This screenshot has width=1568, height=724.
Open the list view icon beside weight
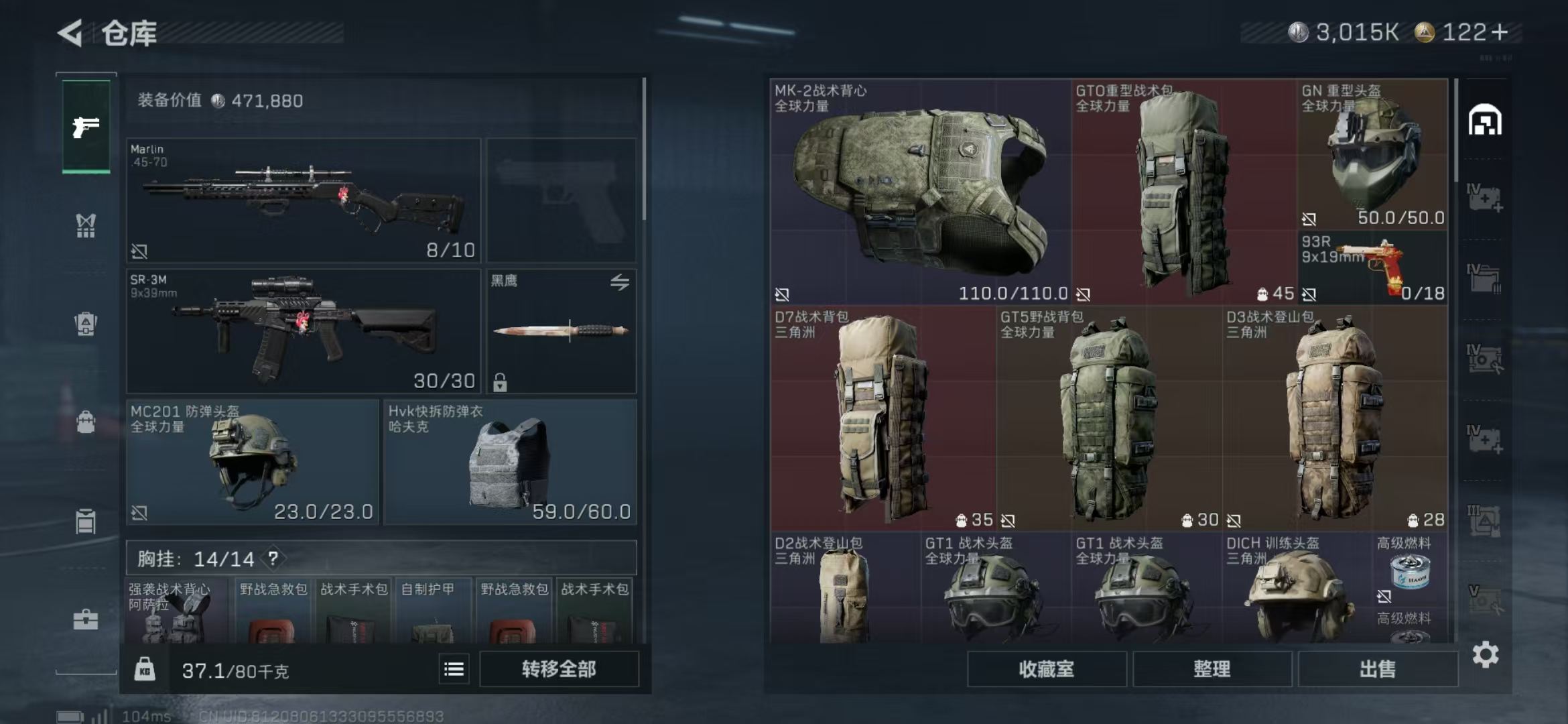(x=454, y=669)
